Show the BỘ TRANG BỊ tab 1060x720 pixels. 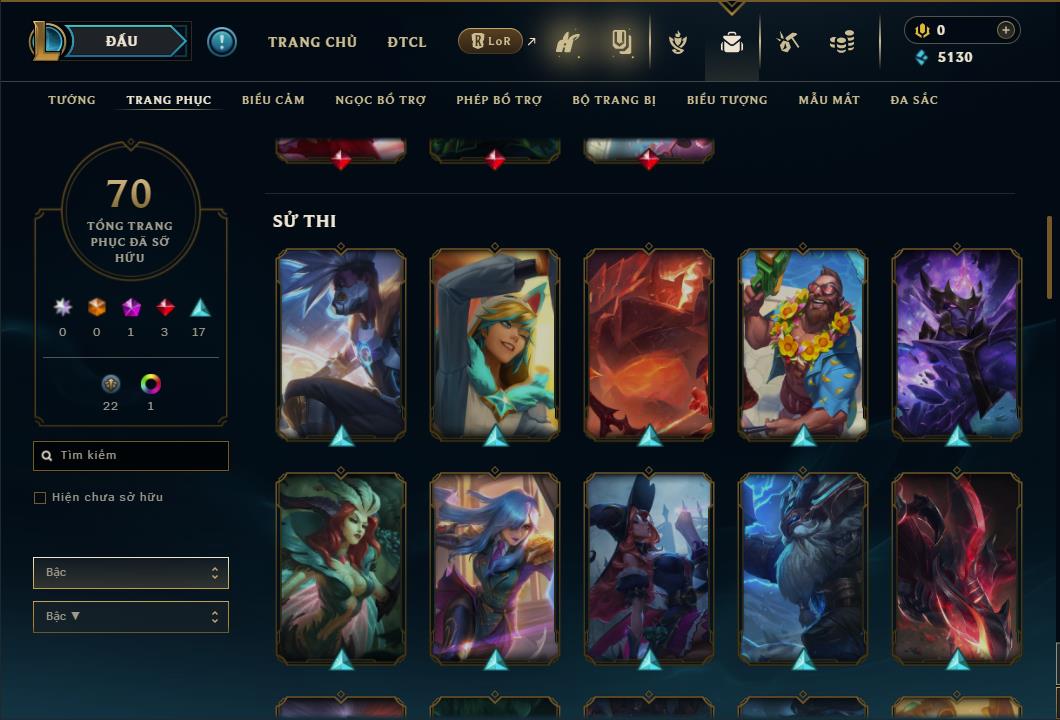pos(614,100)
